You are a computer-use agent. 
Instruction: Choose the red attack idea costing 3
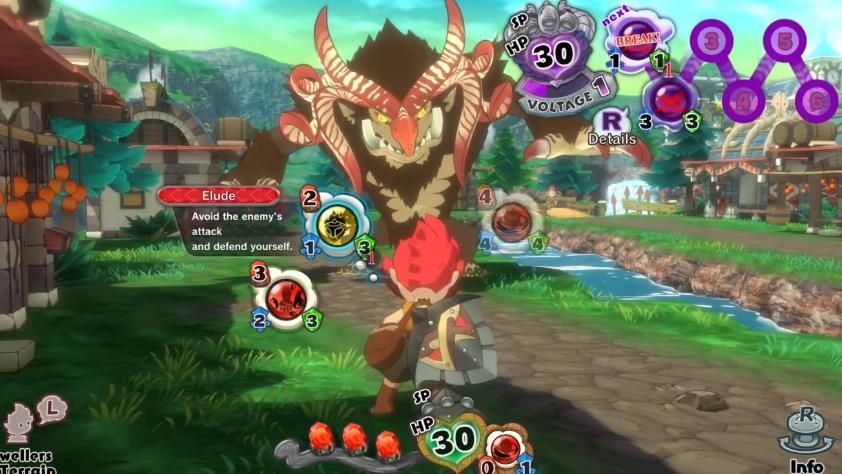[287, 297]
